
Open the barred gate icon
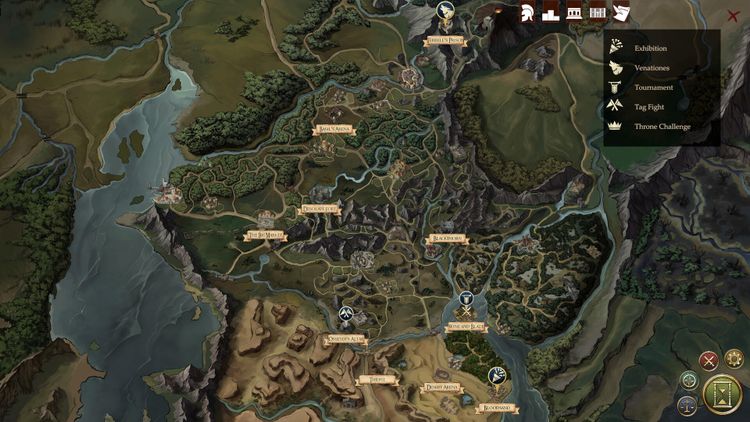pos(598,13)
